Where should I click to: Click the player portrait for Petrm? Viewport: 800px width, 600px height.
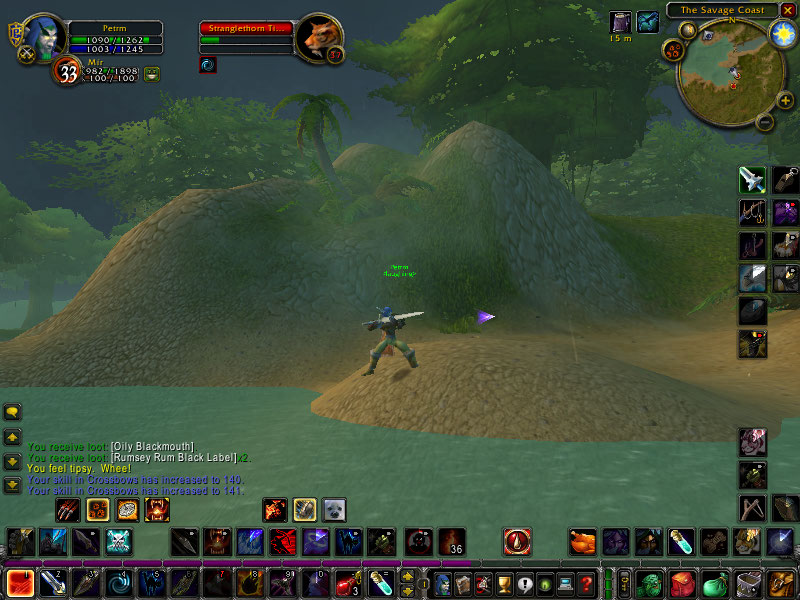(x=42, y=38)
